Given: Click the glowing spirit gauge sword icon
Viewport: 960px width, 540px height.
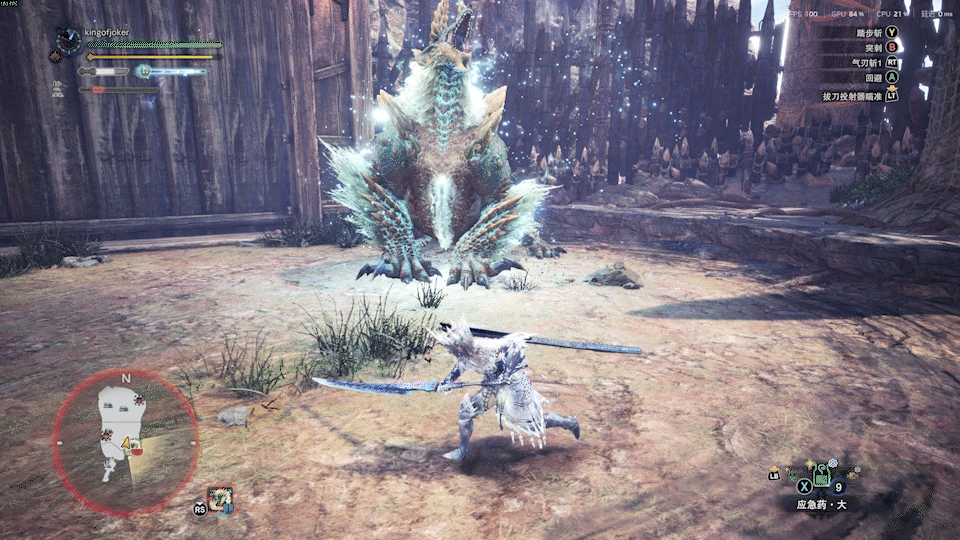Looking at the screenshot, I should tap(143, 71).
